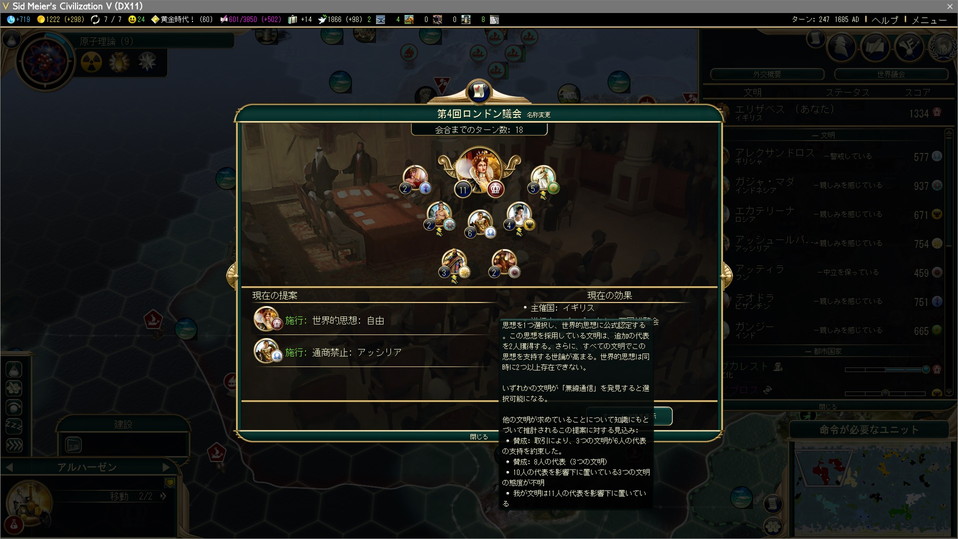
Task: Click the leader portrait with 3 delegates
Action: (455, 262)
